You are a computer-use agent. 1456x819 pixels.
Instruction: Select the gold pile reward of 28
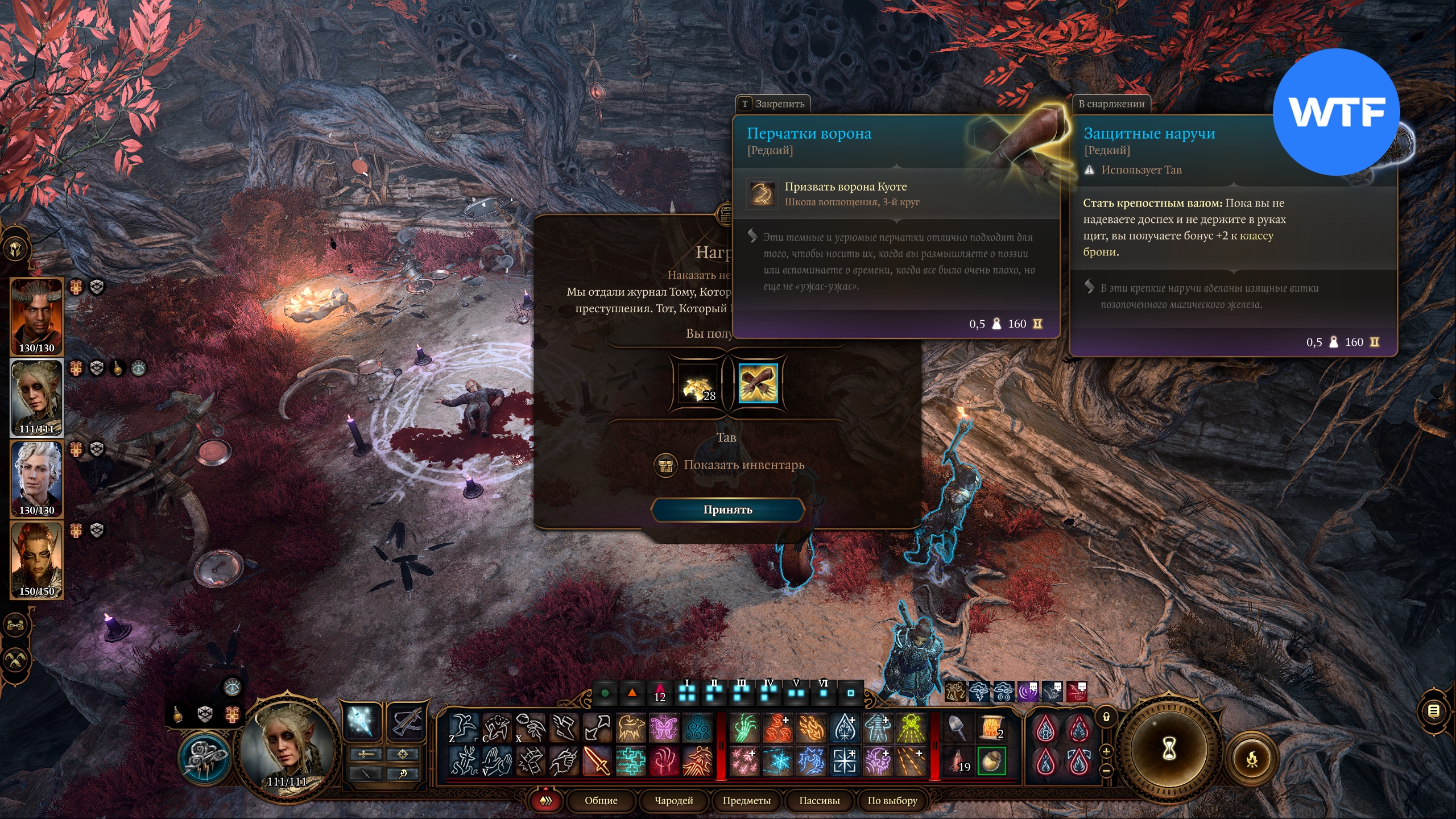pyautogui.click(x=698, y=384)
